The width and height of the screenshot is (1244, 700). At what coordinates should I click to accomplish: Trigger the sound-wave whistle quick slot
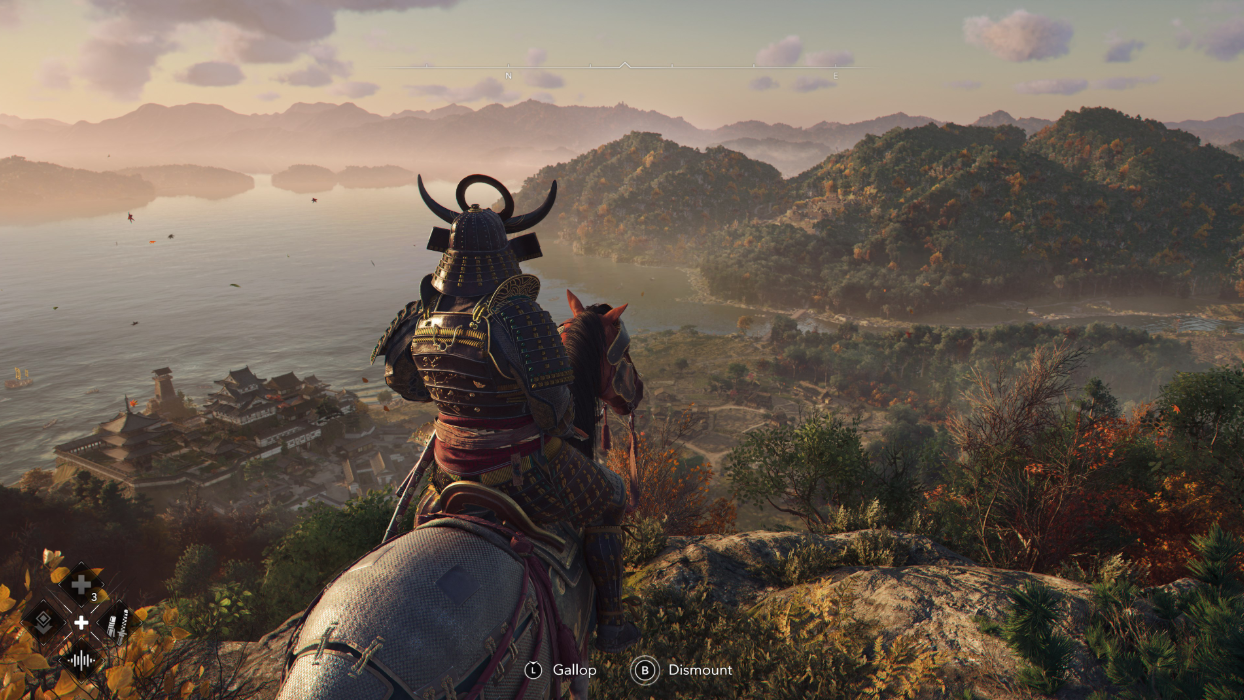80,659
